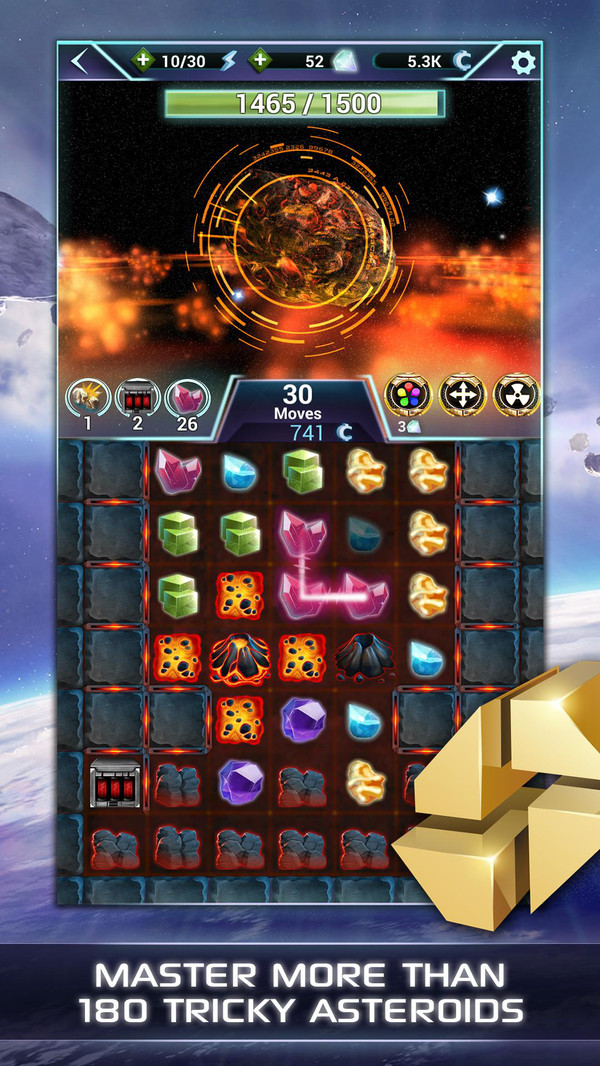
Task: Buy more crystals with the plus button
Action: point(259,61)
